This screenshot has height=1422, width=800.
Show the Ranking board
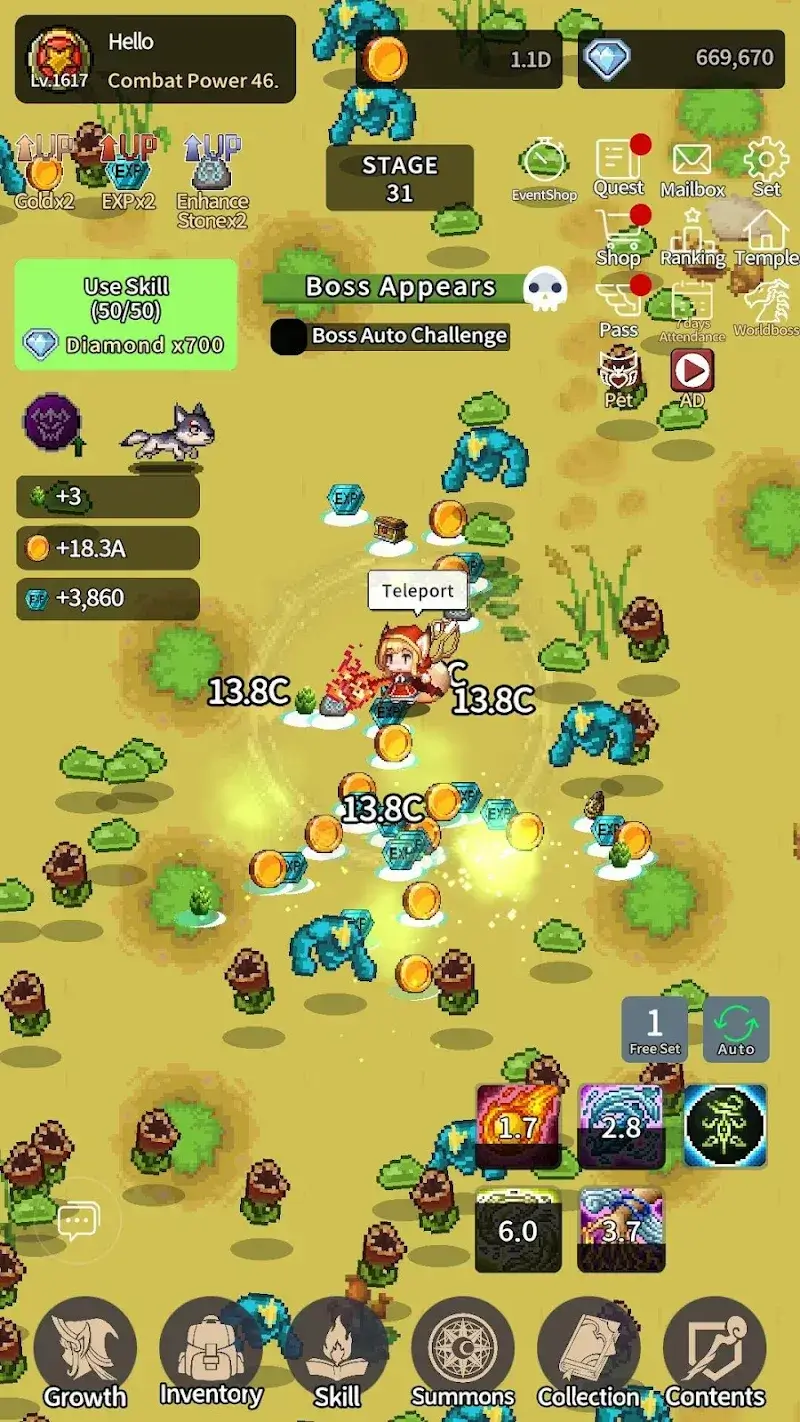(x=692, y=238)
